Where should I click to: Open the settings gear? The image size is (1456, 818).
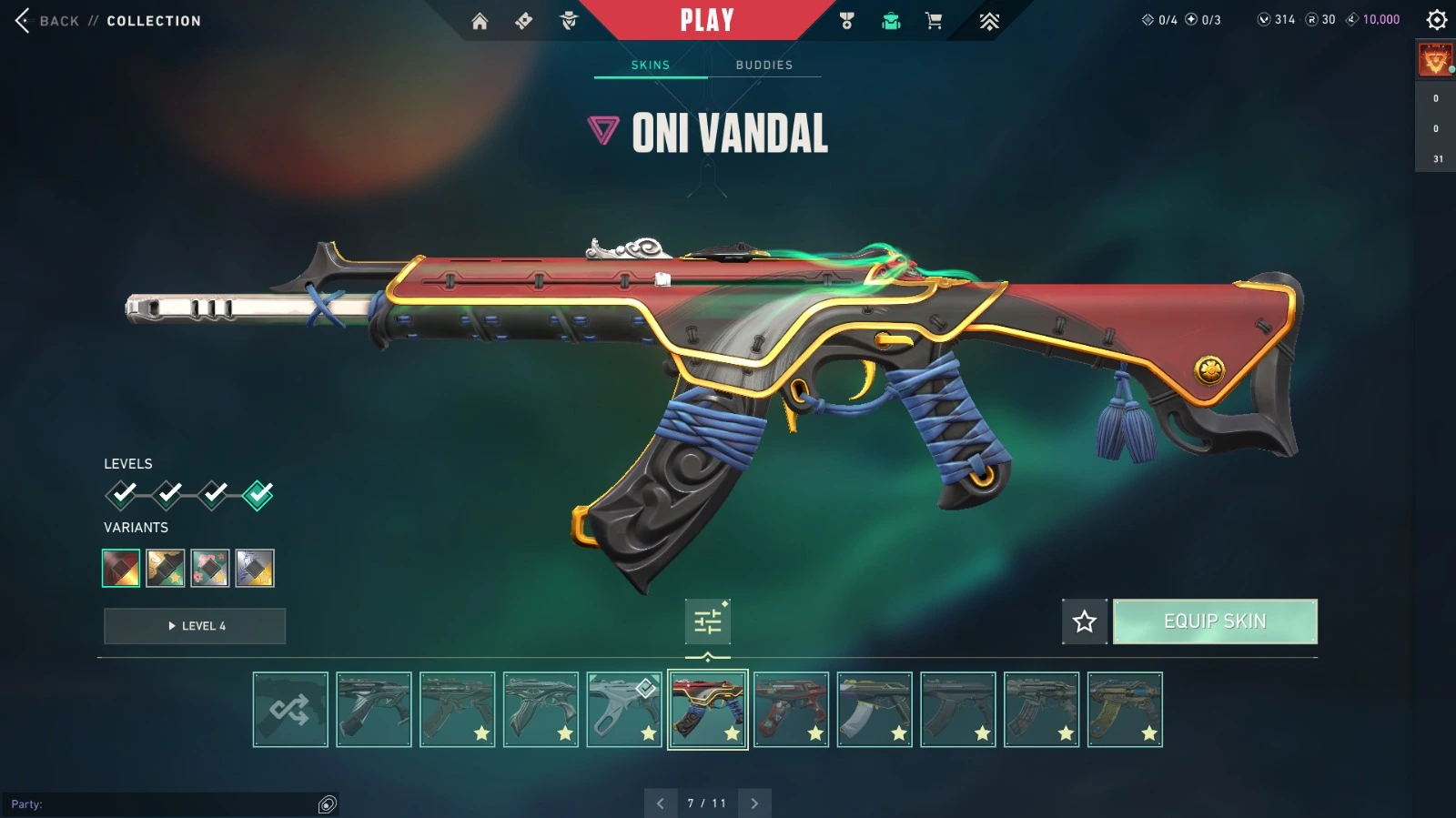click(1437, 19)
